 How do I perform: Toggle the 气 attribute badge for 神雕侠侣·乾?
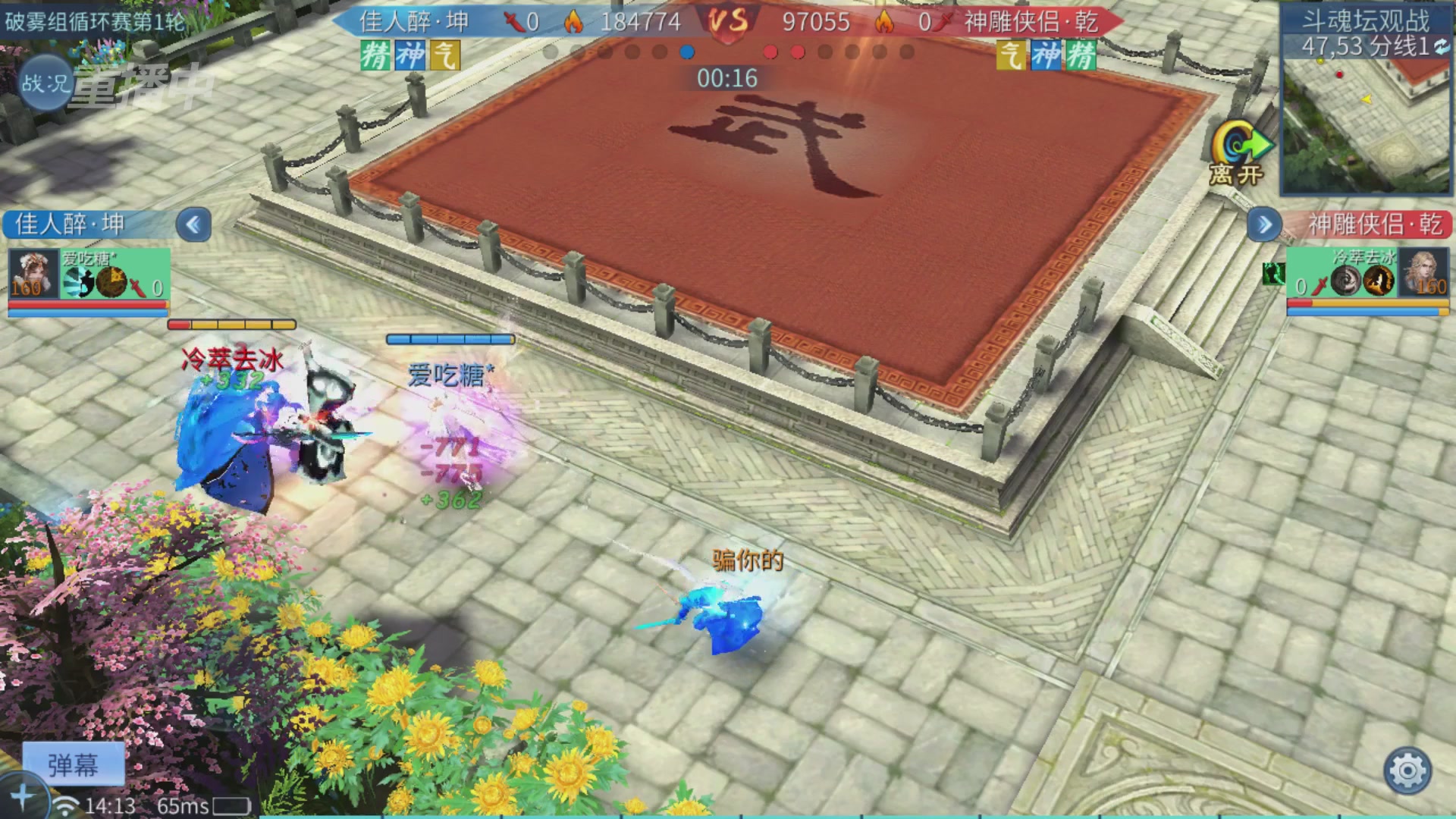coord(1011,55)
